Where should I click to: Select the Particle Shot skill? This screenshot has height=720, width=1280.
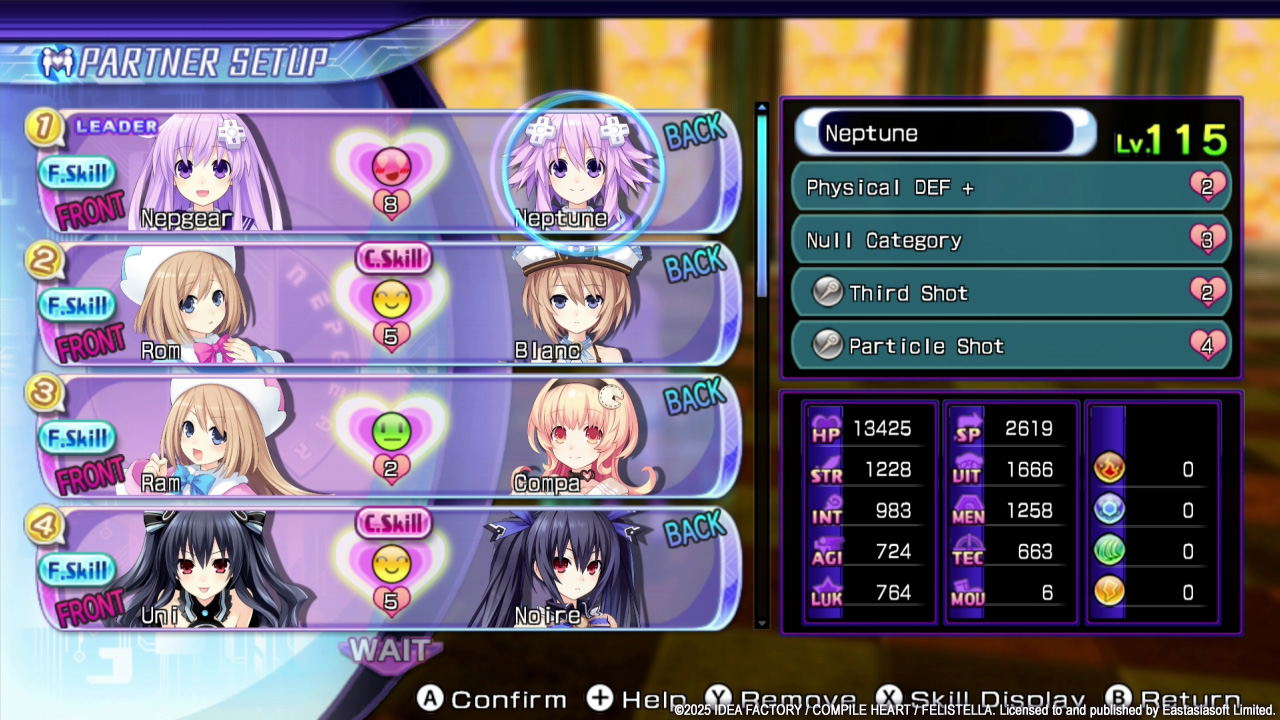1010,346
